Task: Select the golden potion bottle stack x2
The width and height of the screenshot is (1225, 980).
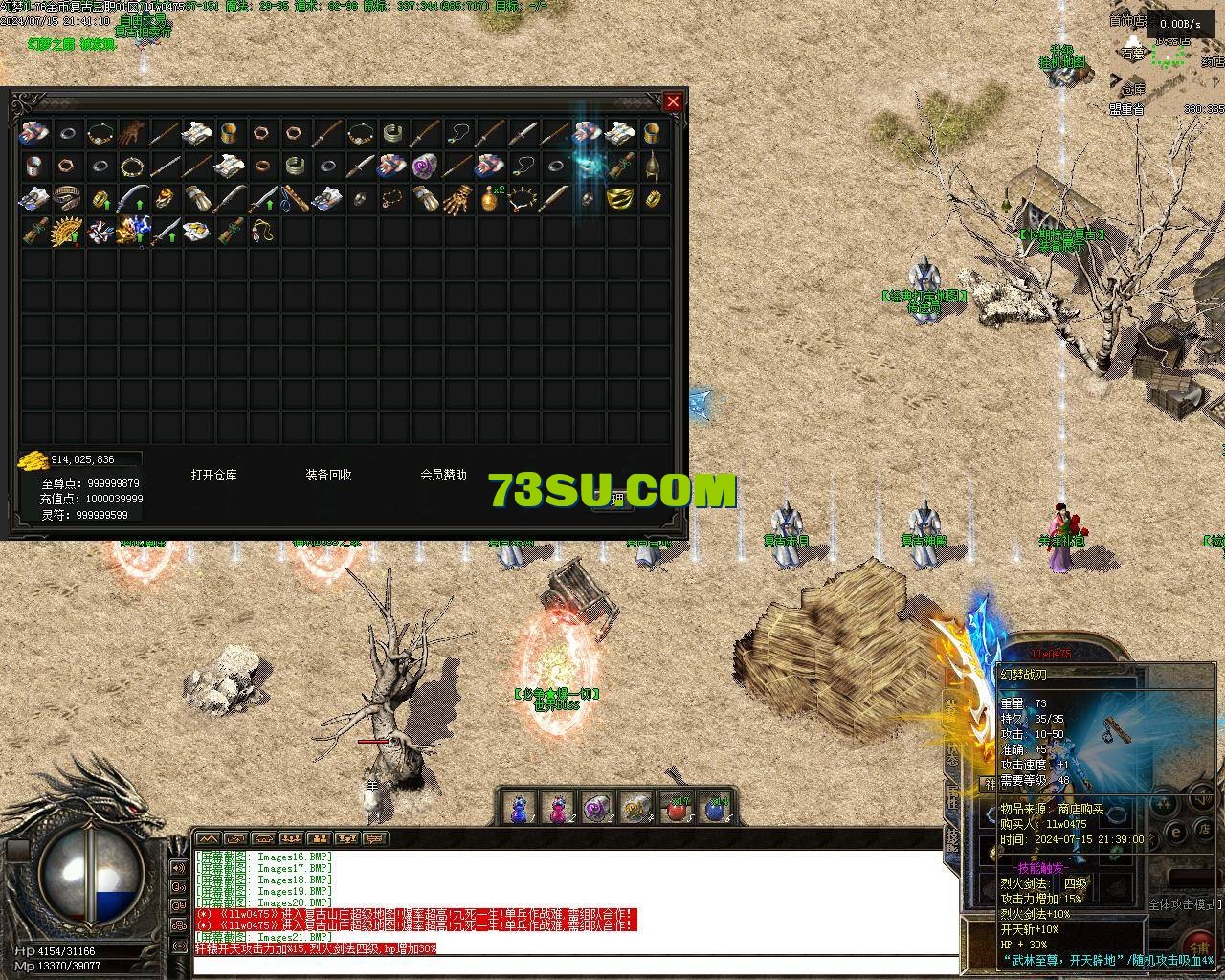Action: [492, 198]
